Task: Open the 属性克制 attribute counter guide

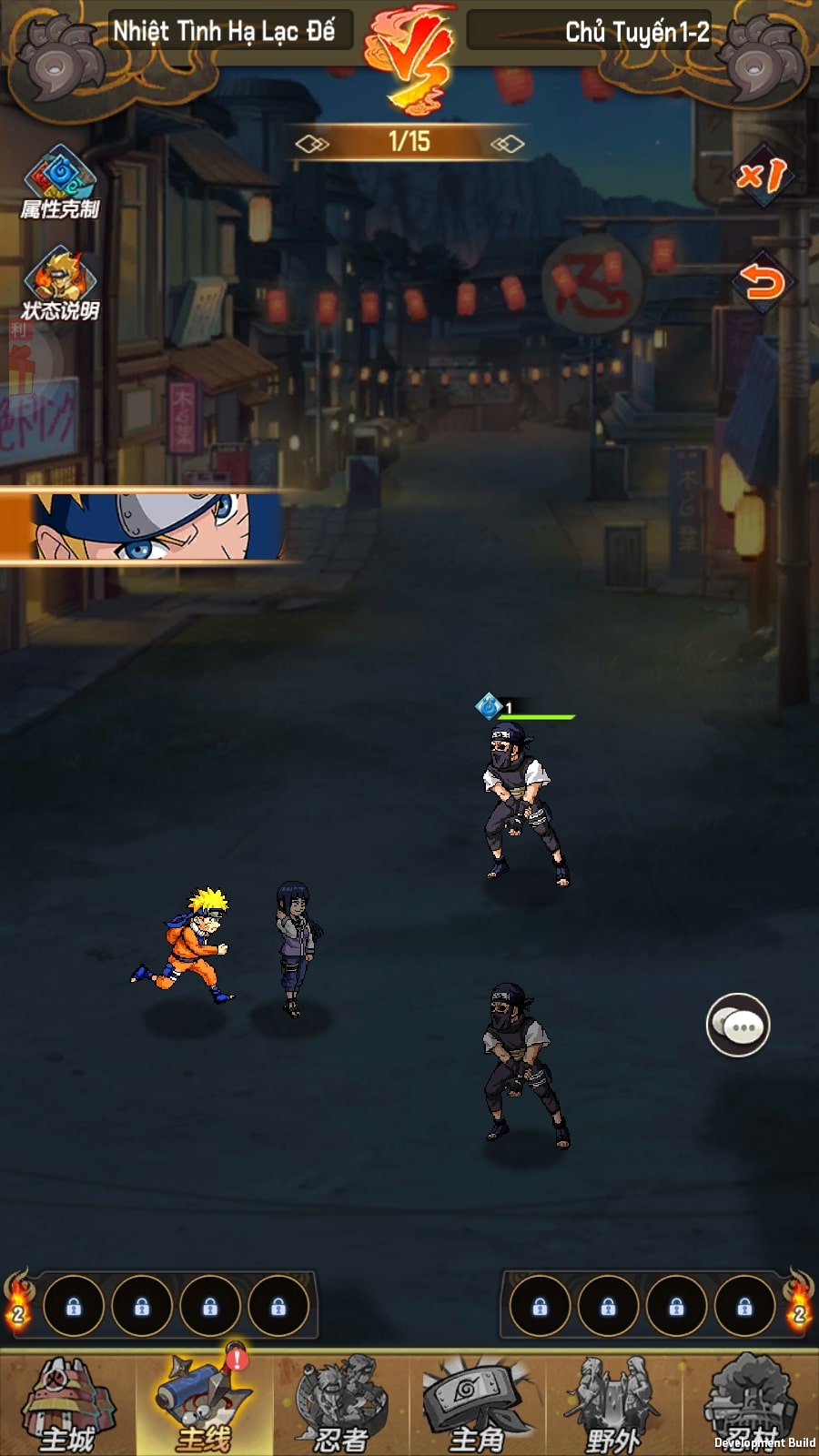Action: [x=60, y=182]
